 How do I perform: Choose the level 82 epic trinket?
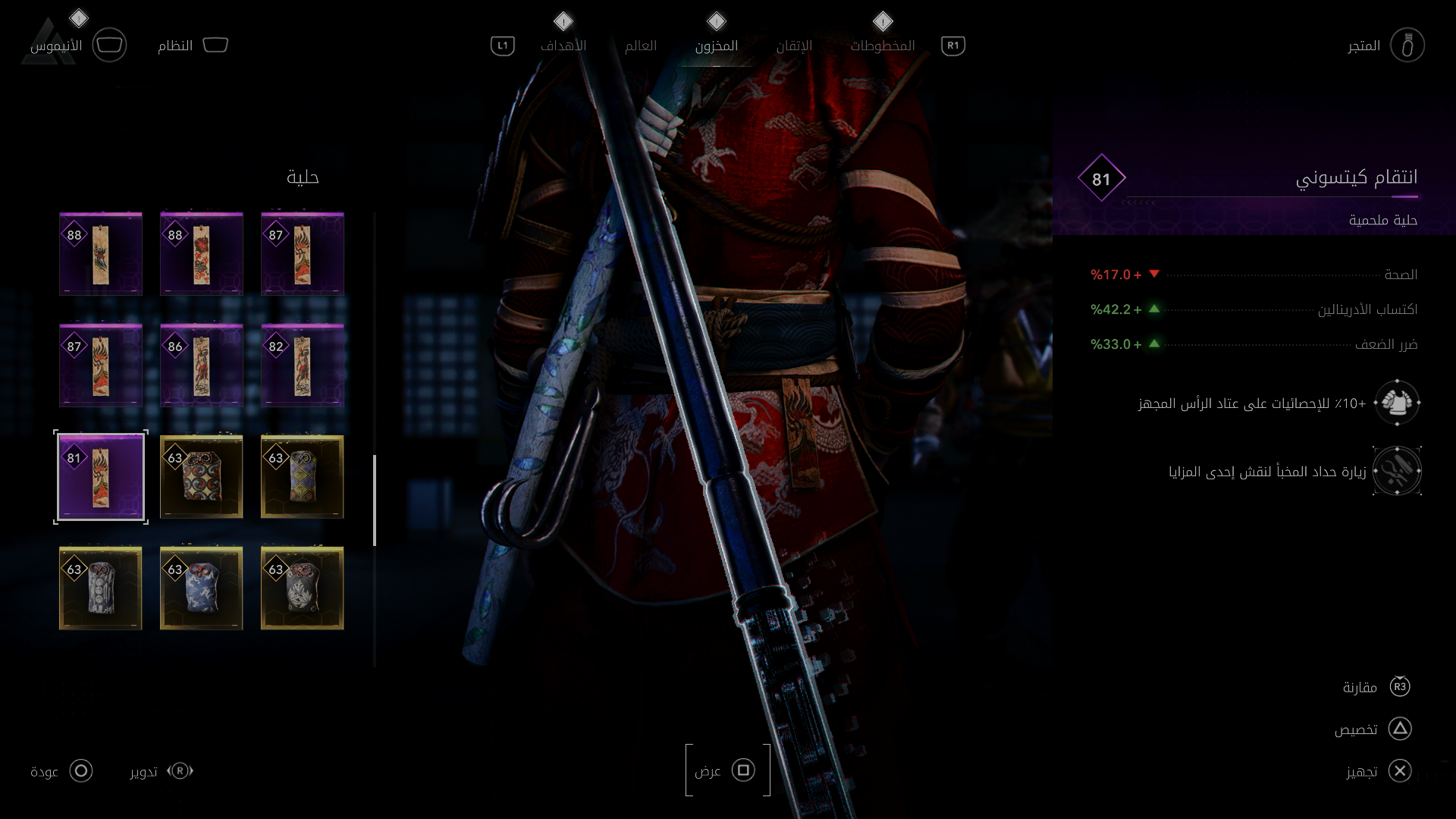tap(302, 366)
